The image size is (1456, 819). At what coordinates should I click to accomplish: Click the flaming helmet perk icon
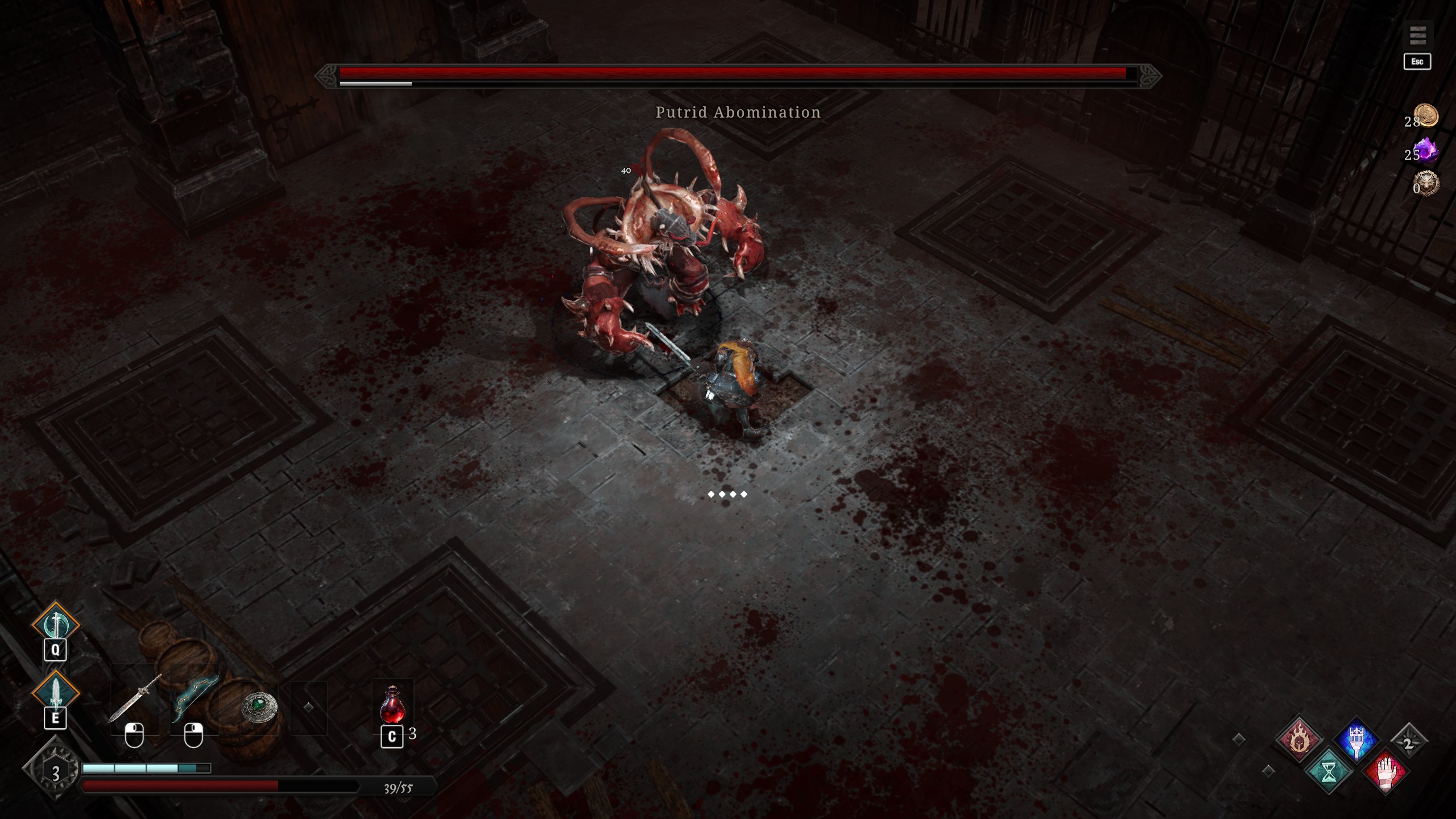[1299, 739]
